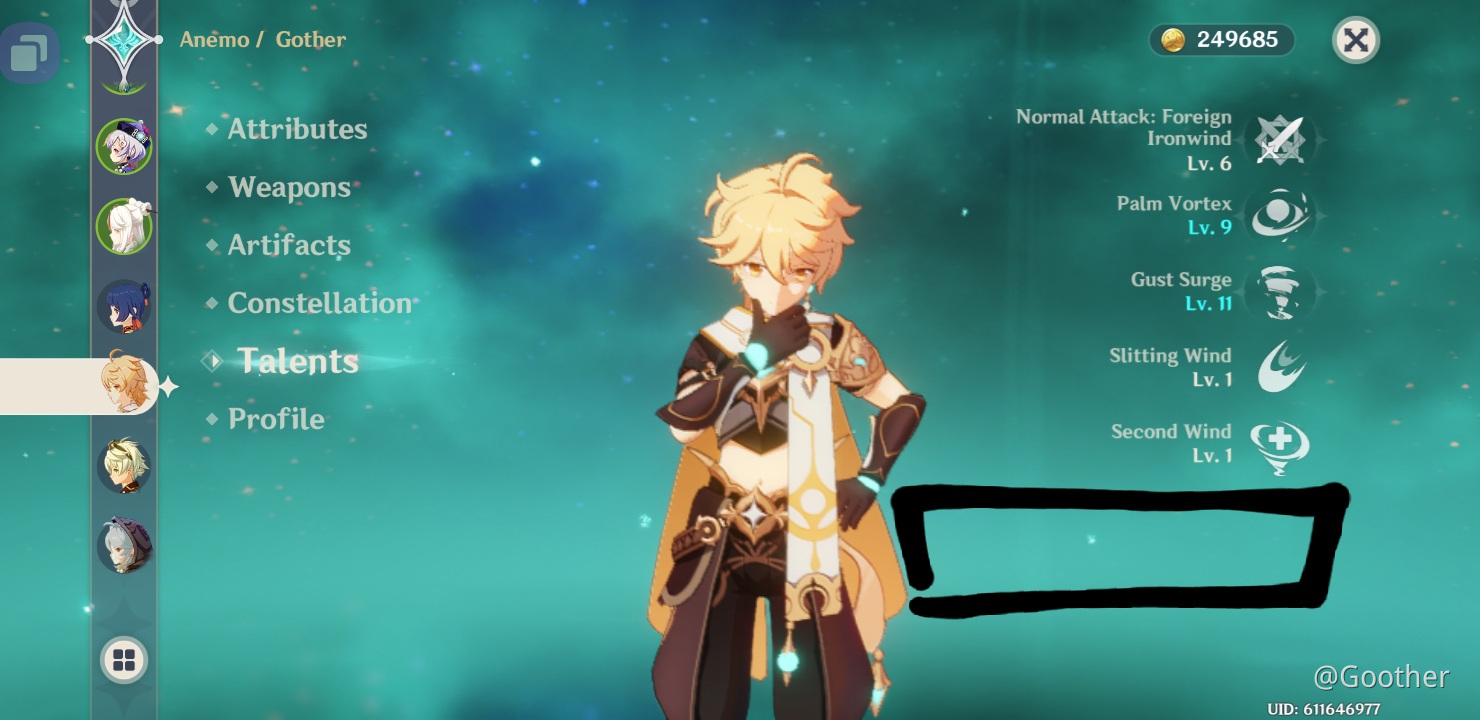The height and width of the screenshot is (720, 1480).
Task: Select the blue-haired character avatar in sidebar
Action: pyautogui.click(x=124, y=306)
